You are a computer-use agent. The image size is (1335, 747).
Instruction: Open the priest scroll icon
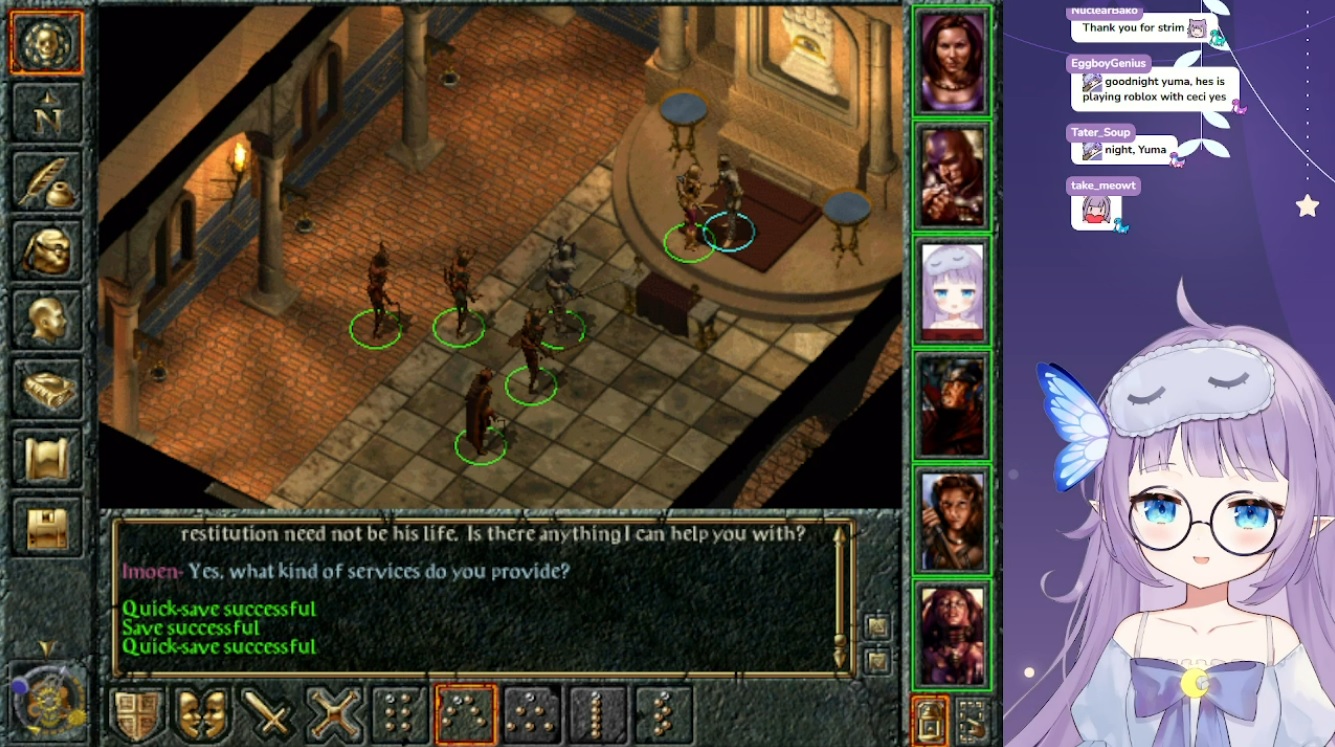[x=47, y=458]
